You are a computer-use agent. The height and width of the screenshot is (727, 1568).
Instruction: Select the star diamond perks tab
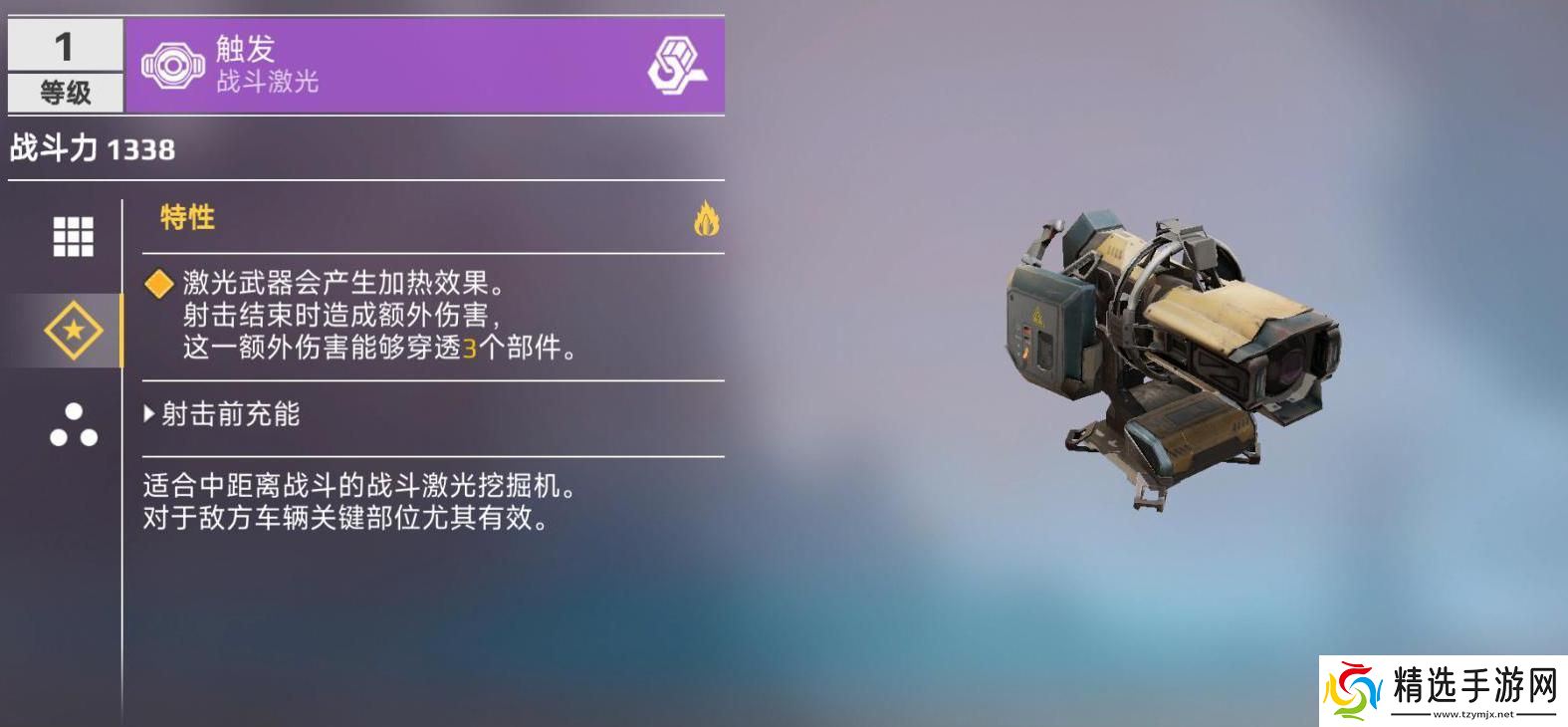click(73, 331)
